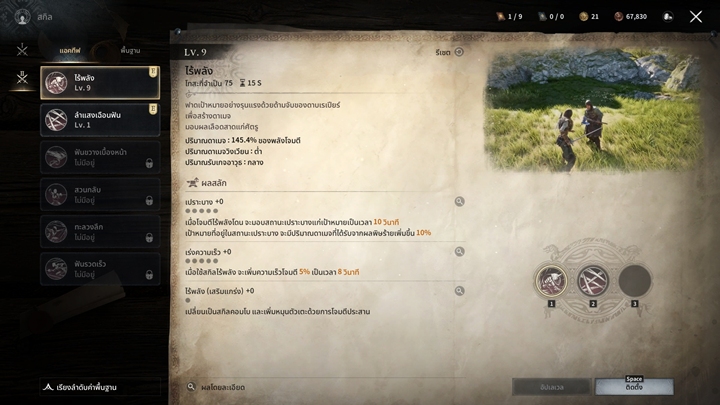Screen dimensions: 720x405
Task: Select the ลำแสงเฉือนฟัน Lv. 1 skill
Action: (x=100, y=120)
